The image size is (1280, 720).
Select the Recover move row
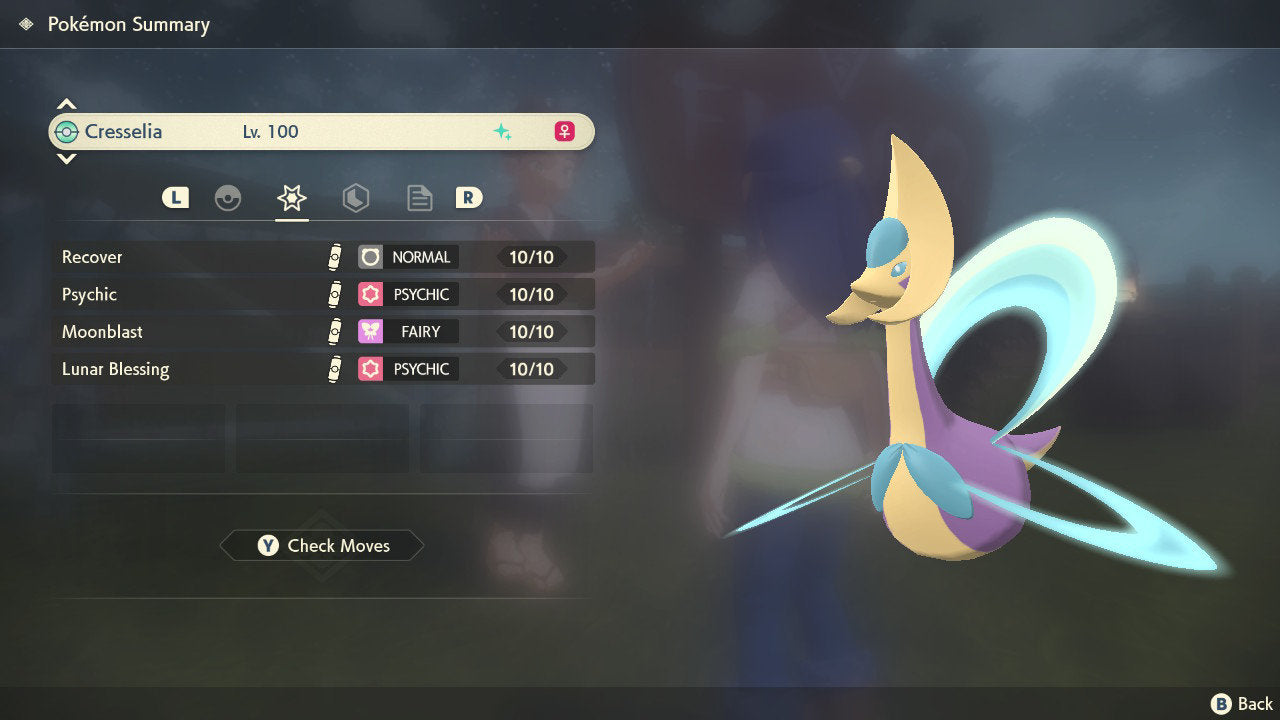[x=322, y=257]
